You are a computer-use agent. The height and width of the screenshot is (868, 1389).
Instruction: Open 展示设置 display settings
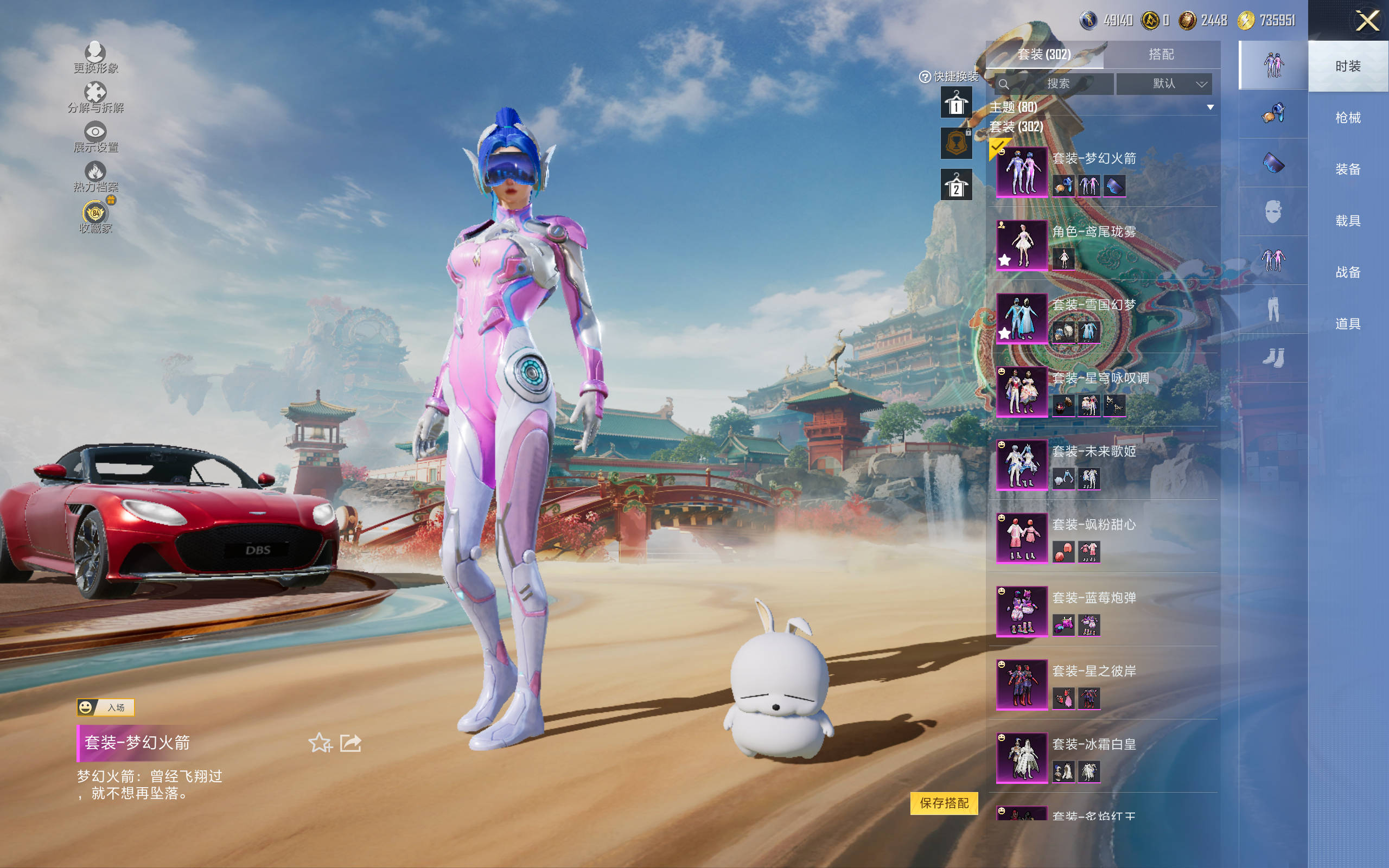[95, 137]
